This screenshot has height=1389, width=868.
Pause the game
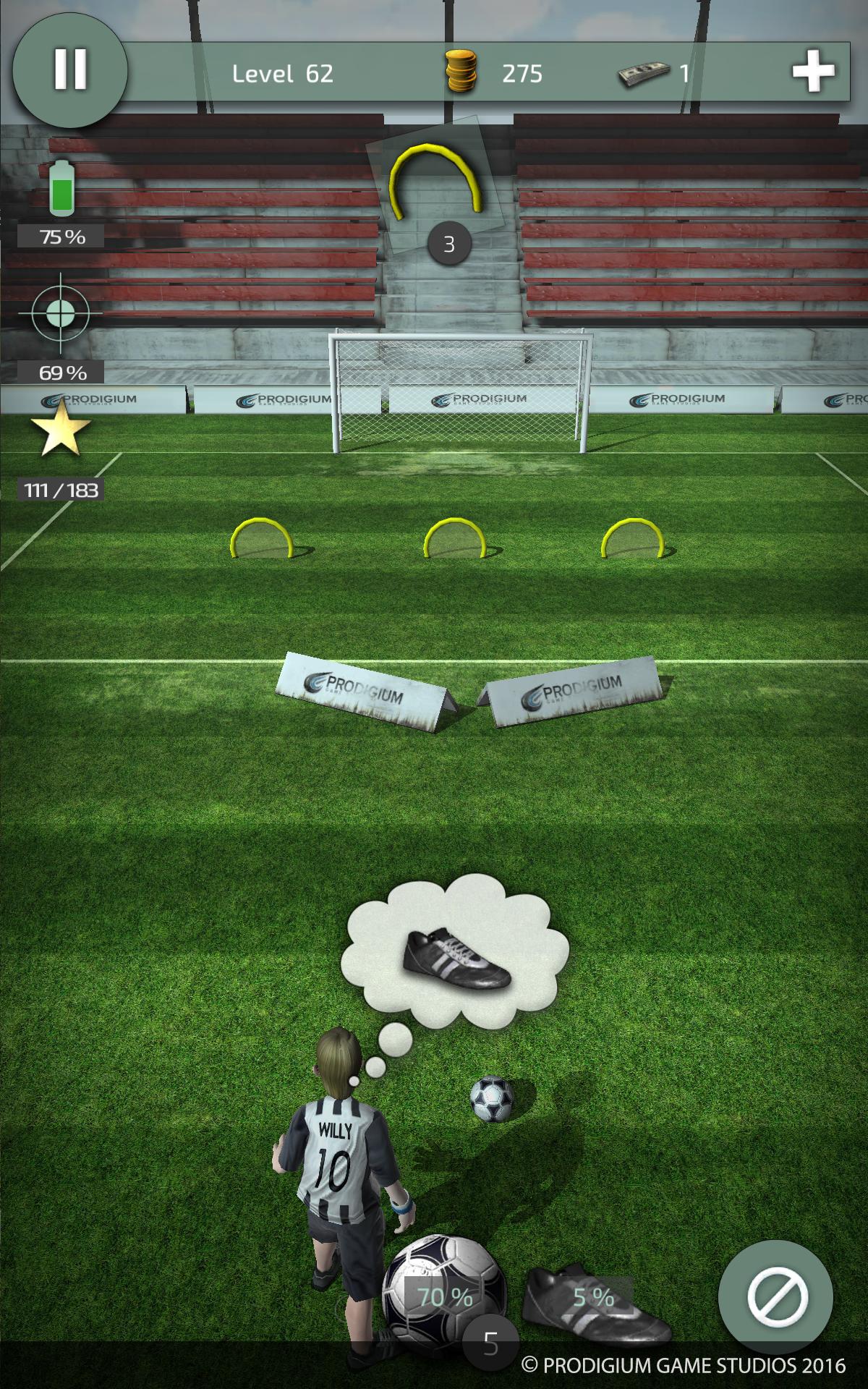click(x=70, y=70)
